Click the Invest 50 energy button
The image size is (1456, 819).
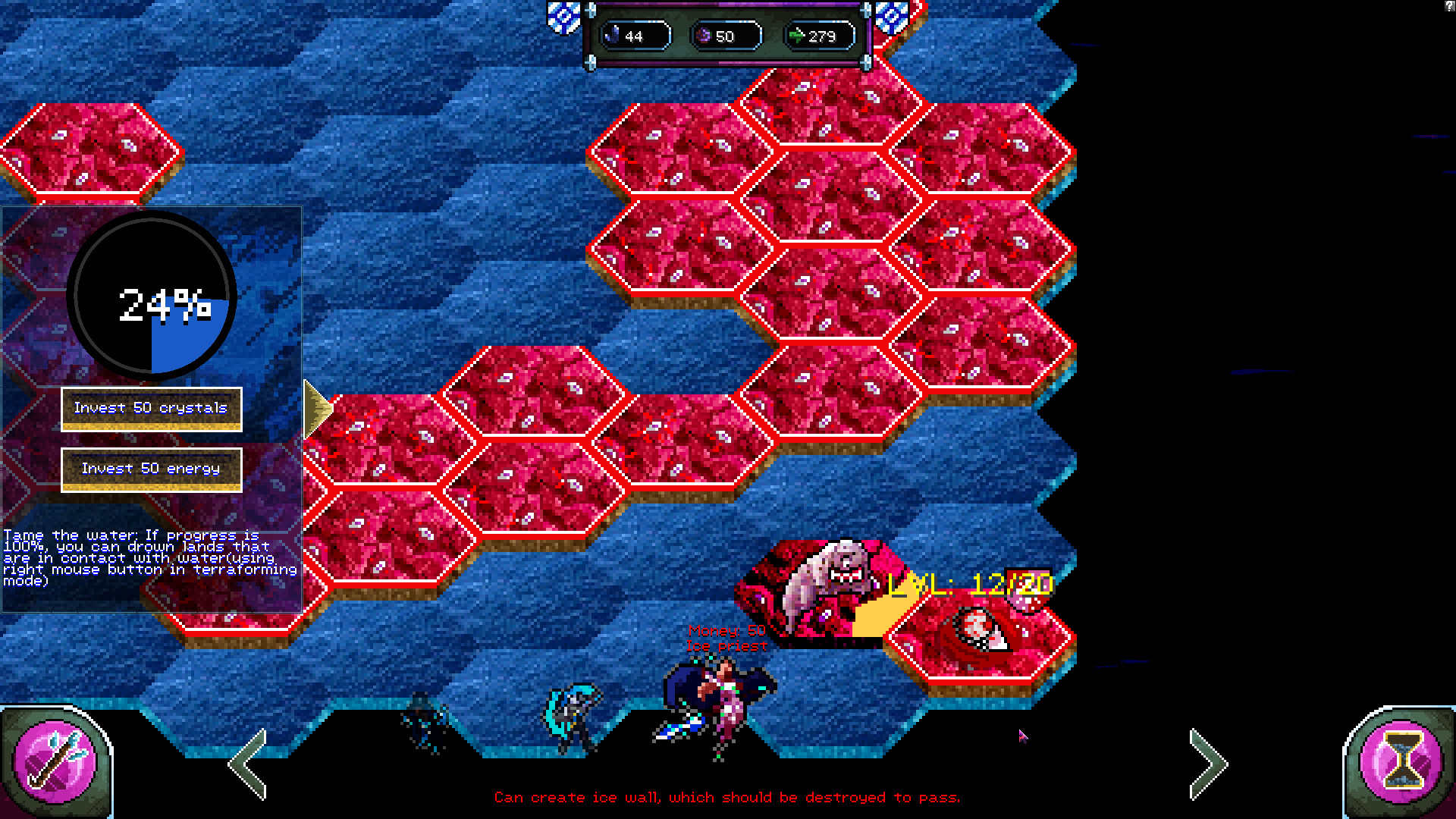tap(151, 469)
